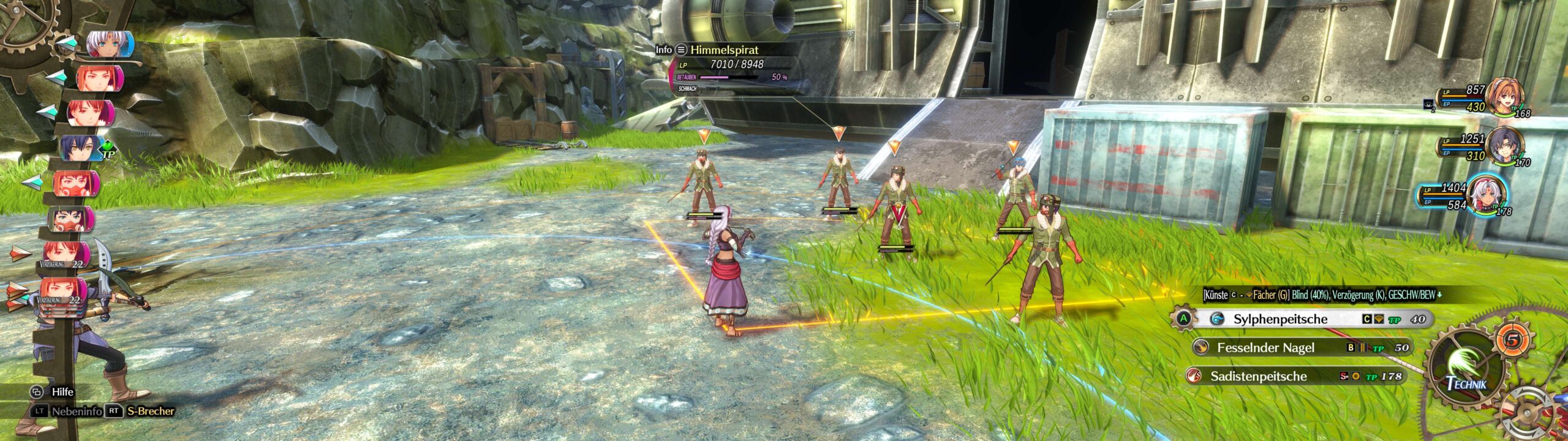Click the silver-haired portrait in turn order
Image resolution: width=1568 pixels, height=441 pixels.
[x=108, y=44]
